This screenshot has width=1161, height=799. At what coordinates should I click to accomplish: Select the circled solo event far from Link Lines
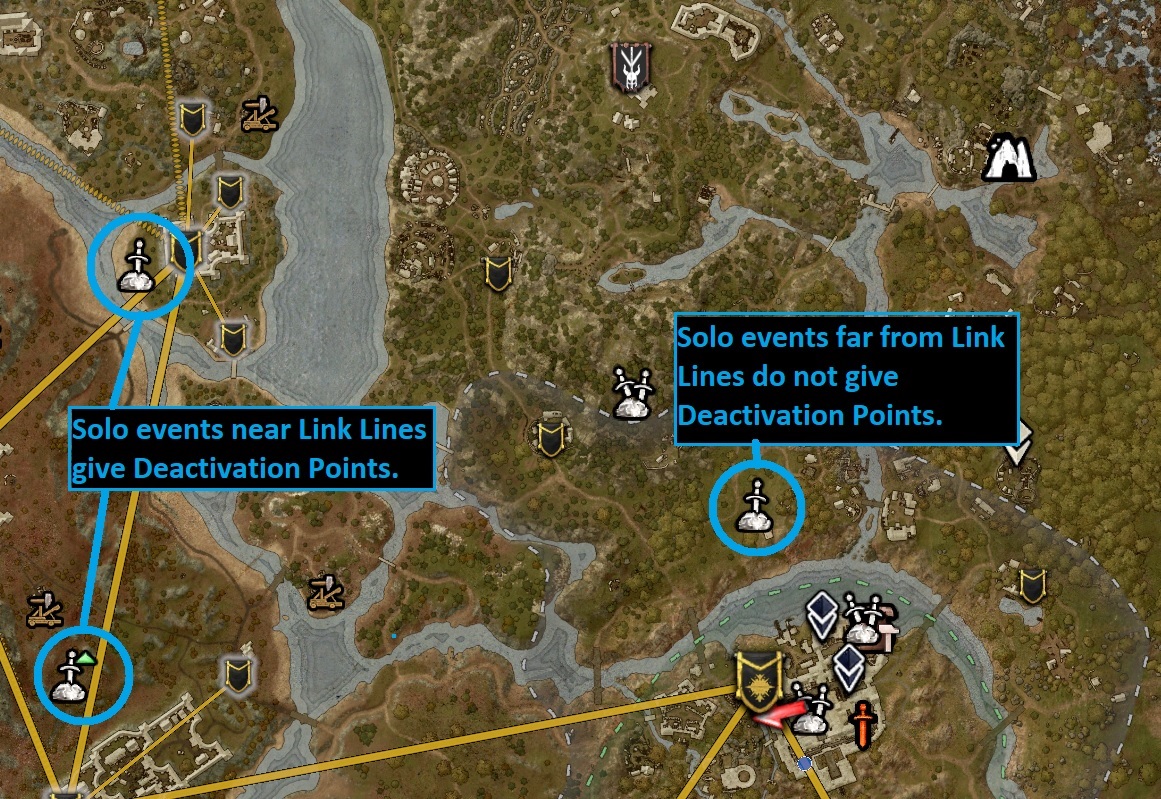coord(755,507)
